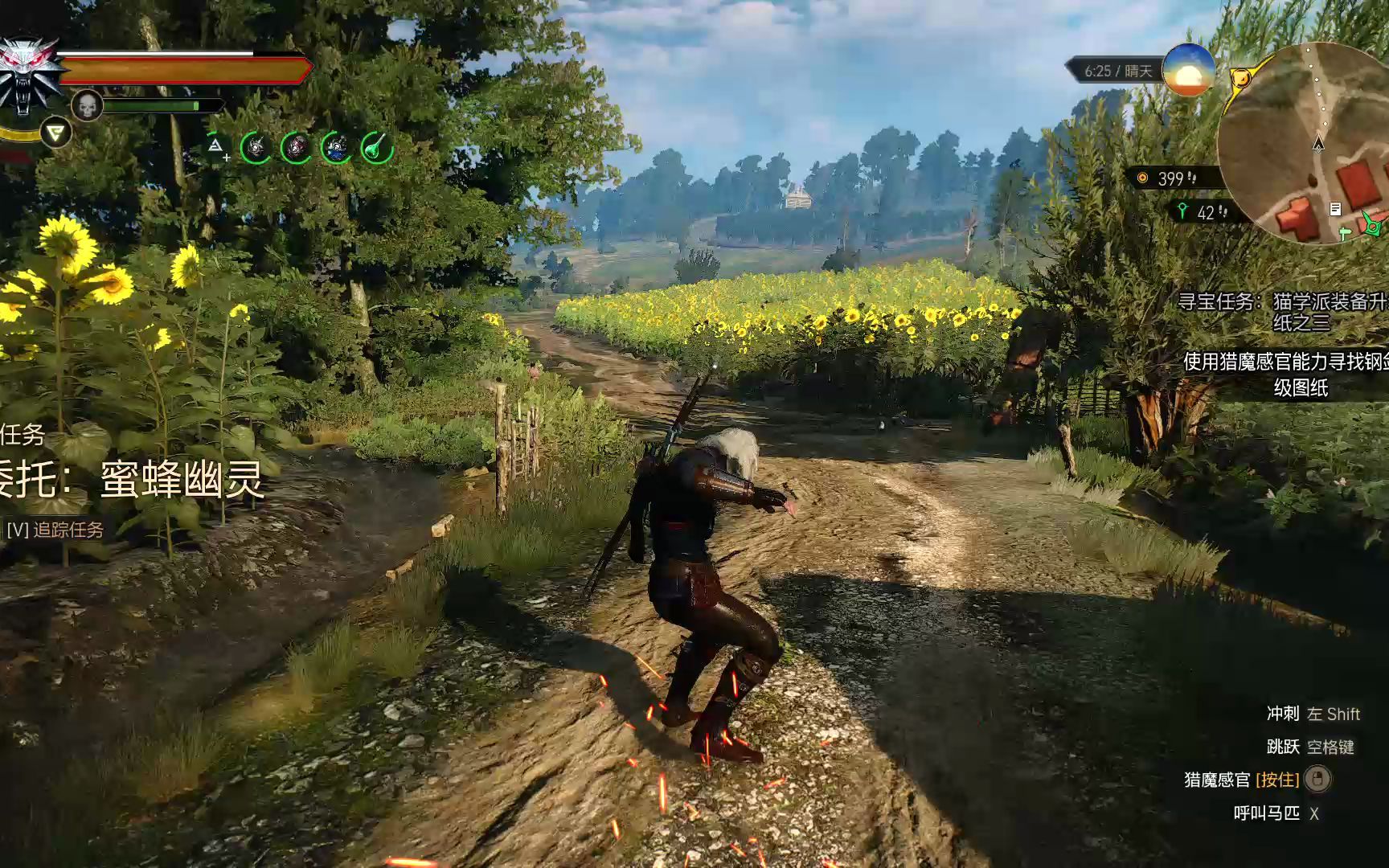
Task: Select the quest objective about witcher senses
Action: pos(1285,375)
